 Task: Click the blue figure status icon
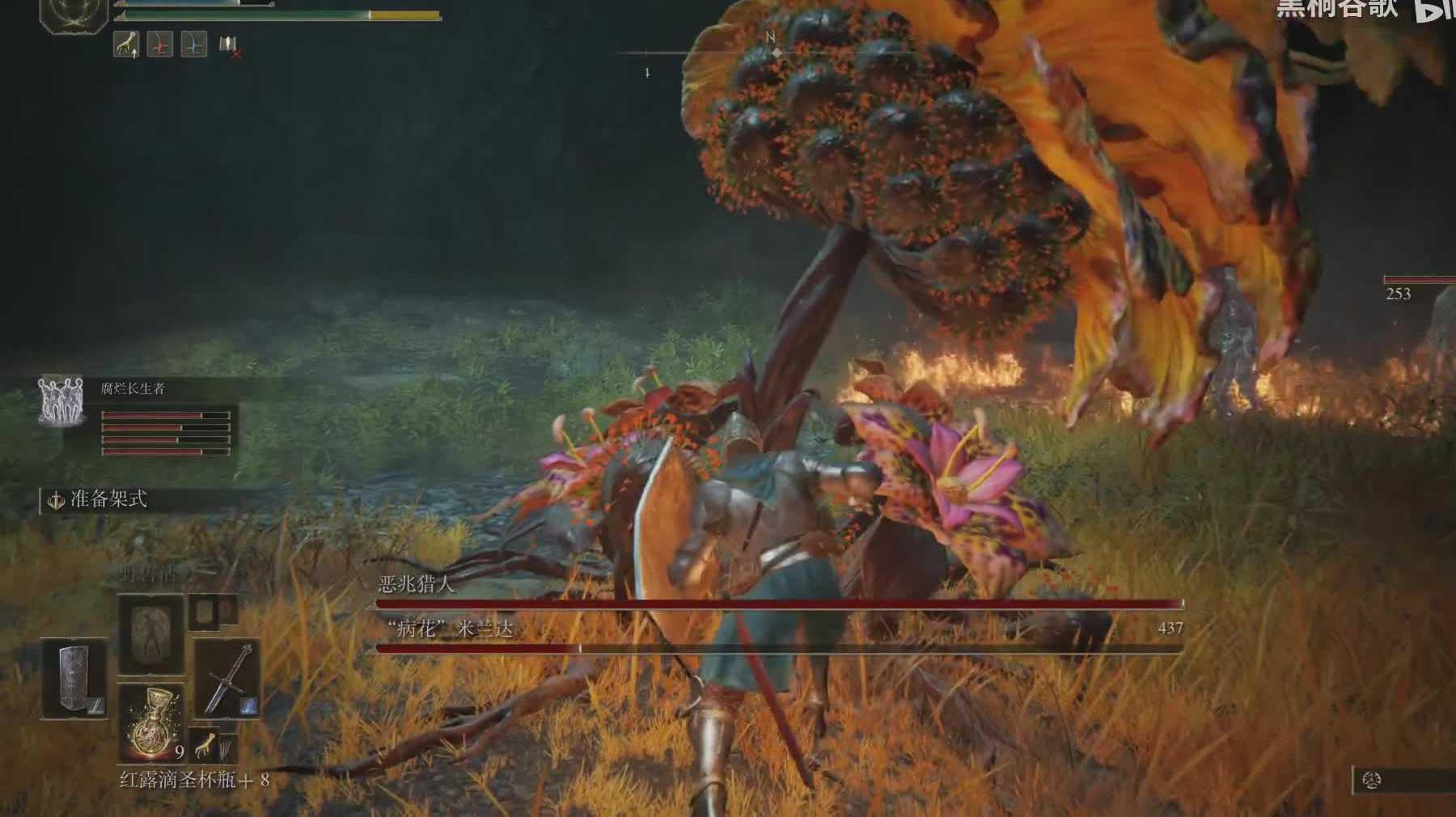coord(193,44)
